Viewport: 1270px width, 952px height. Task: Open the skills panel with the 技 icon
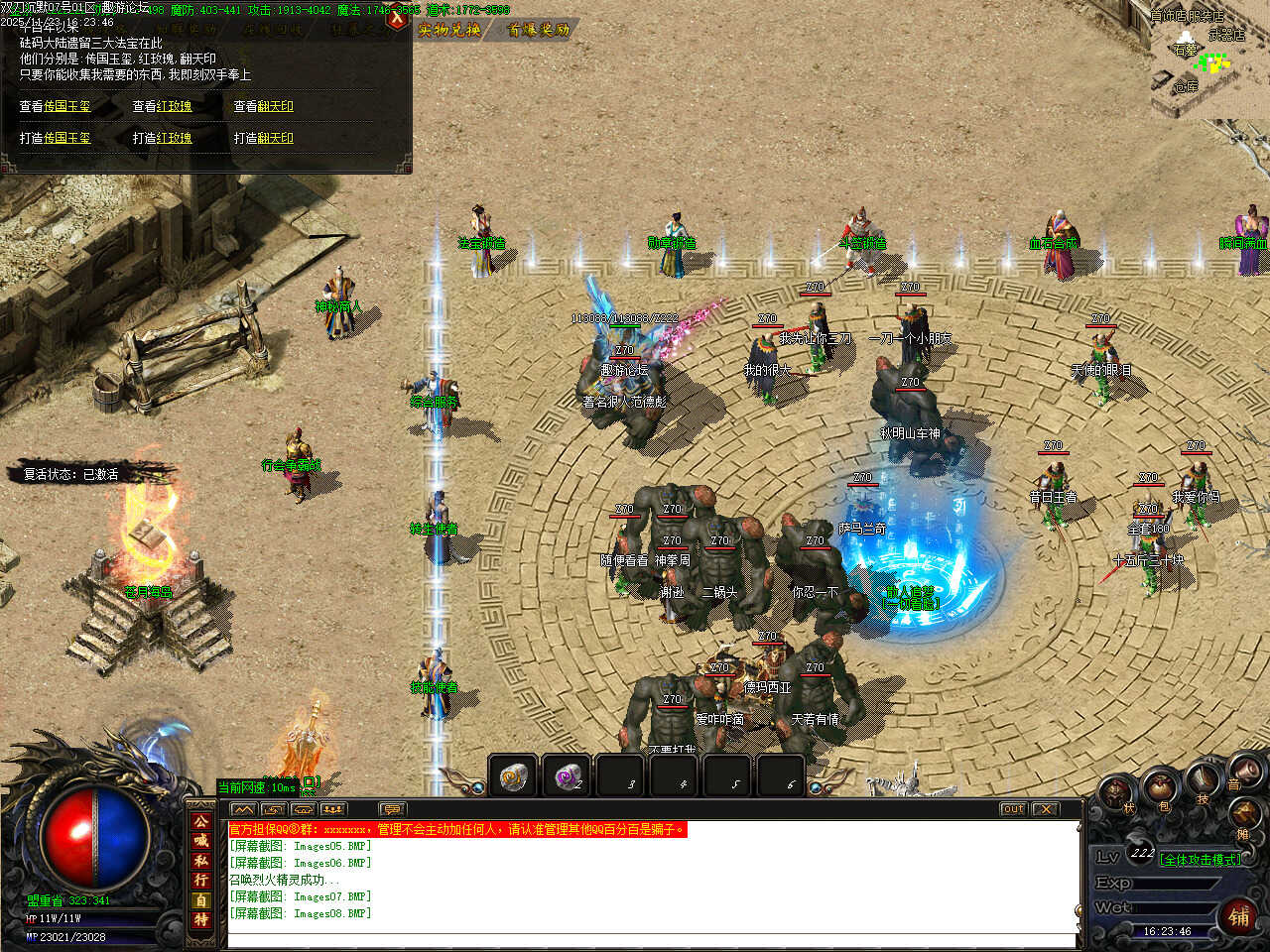click(x=1204, y=781)
